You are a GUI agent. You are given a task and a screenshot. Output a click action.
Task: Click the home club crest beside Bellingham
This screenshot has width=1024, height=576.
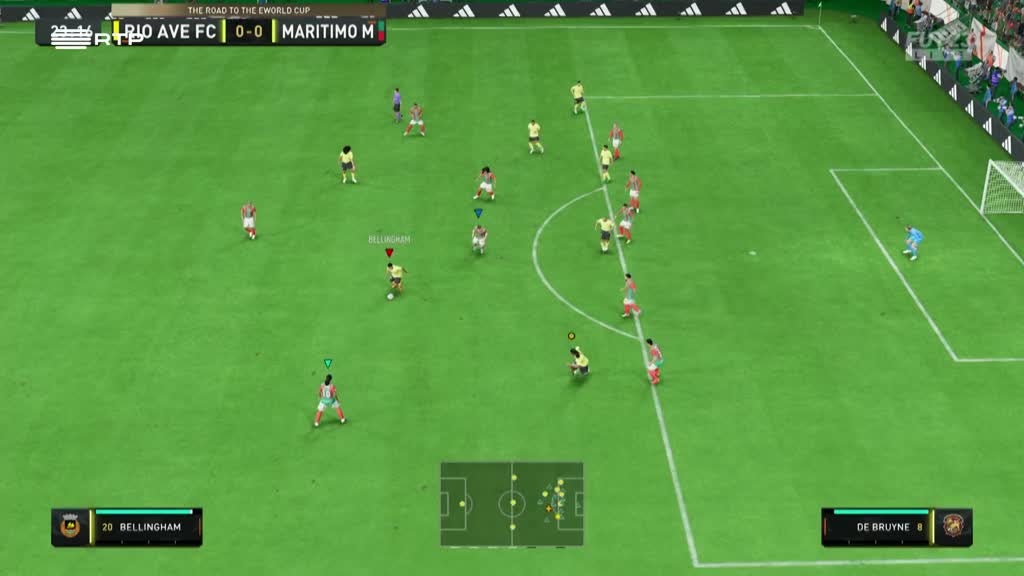[70, 527]
